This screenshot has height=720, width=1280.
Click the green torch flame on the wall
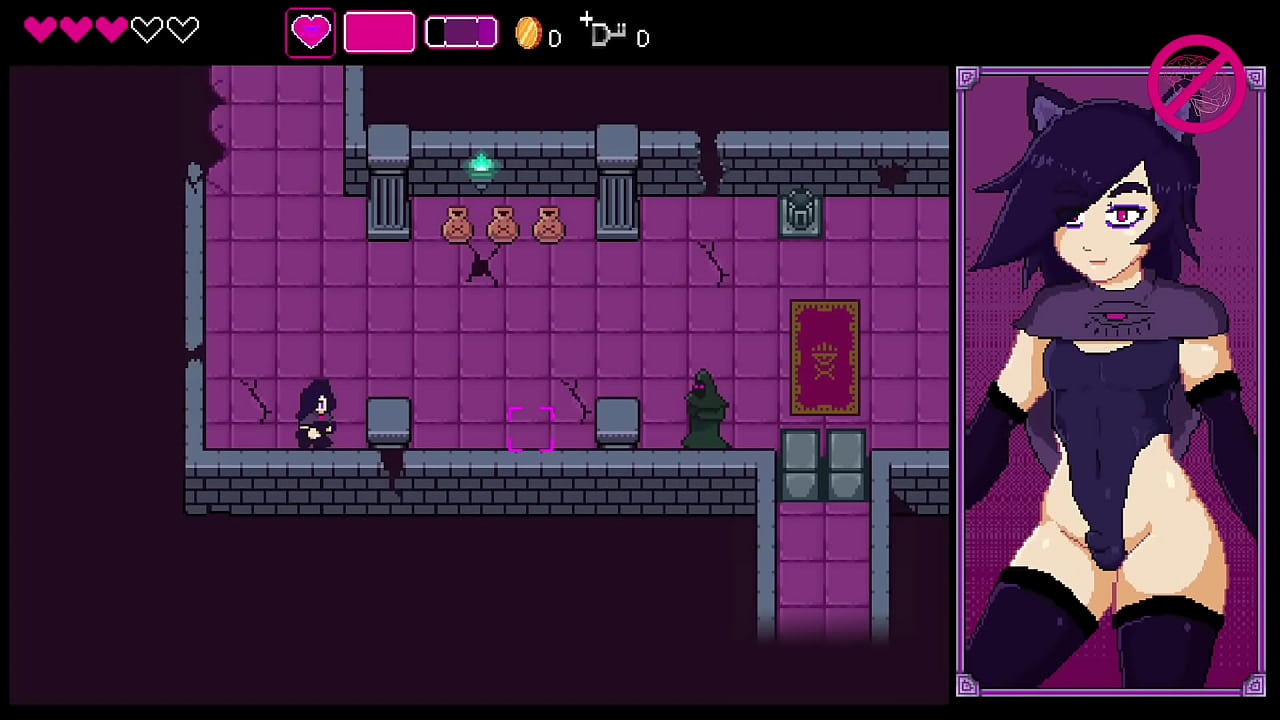coord(481,162)
